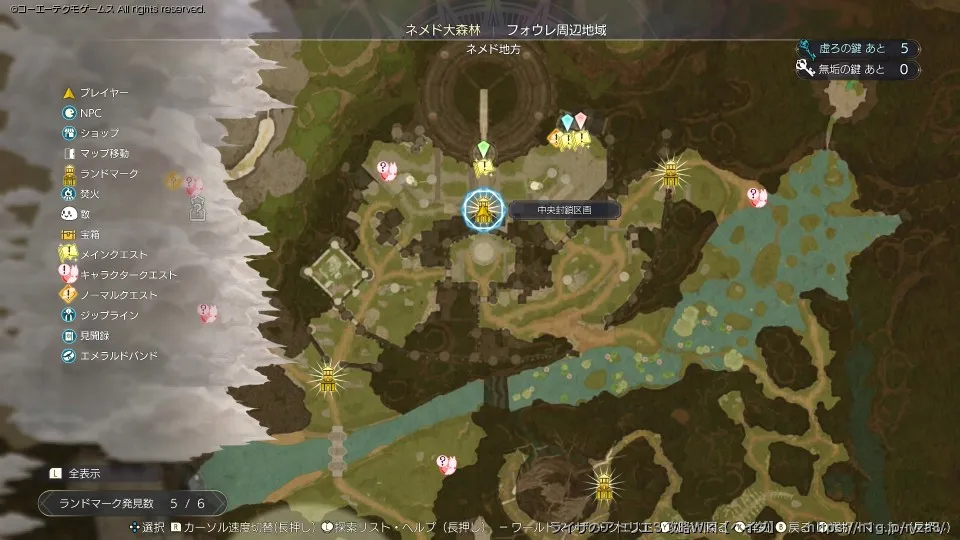The width and height of the screenshot is (960, 540).
Task: Select the ノーマルクエスト legend entry
Action: 118,295
